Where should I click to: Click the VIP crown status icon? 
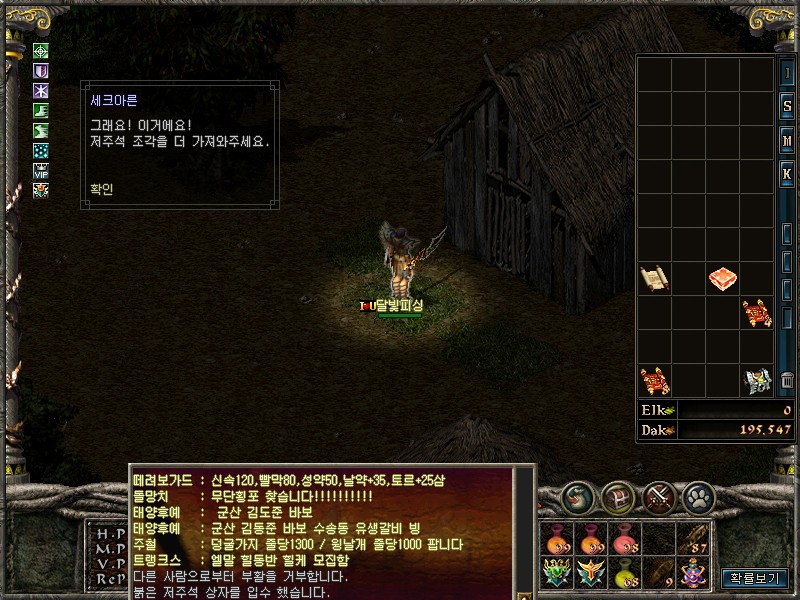coord(41,169)
